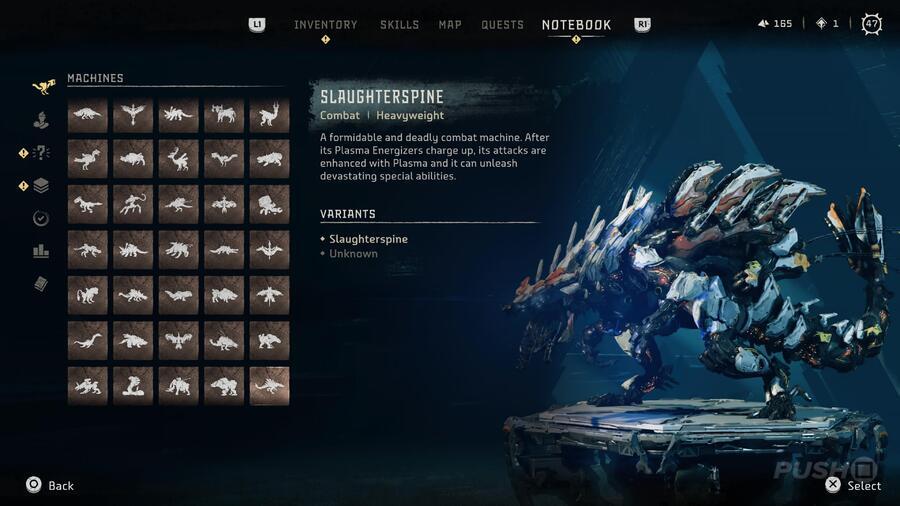Select the gold Machines category icon
The height and width of the screenshot is (506, 900).
coord(42,87)
